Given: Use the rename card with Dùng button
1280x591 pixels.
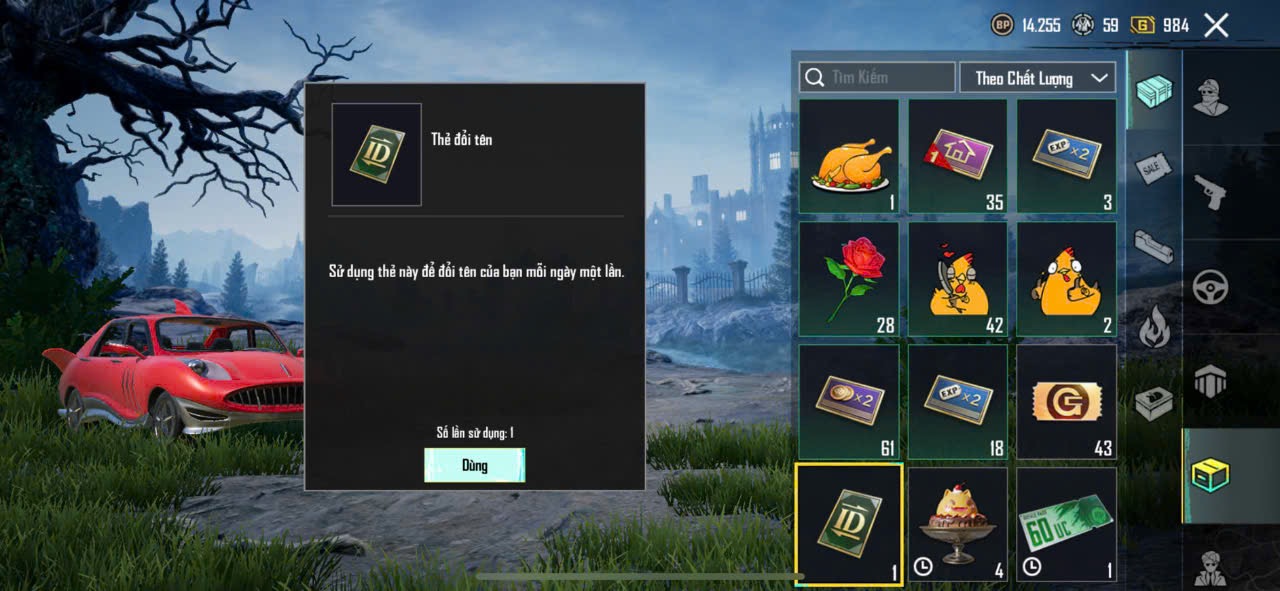Looking at the screenshot, I should coord(474,465).
